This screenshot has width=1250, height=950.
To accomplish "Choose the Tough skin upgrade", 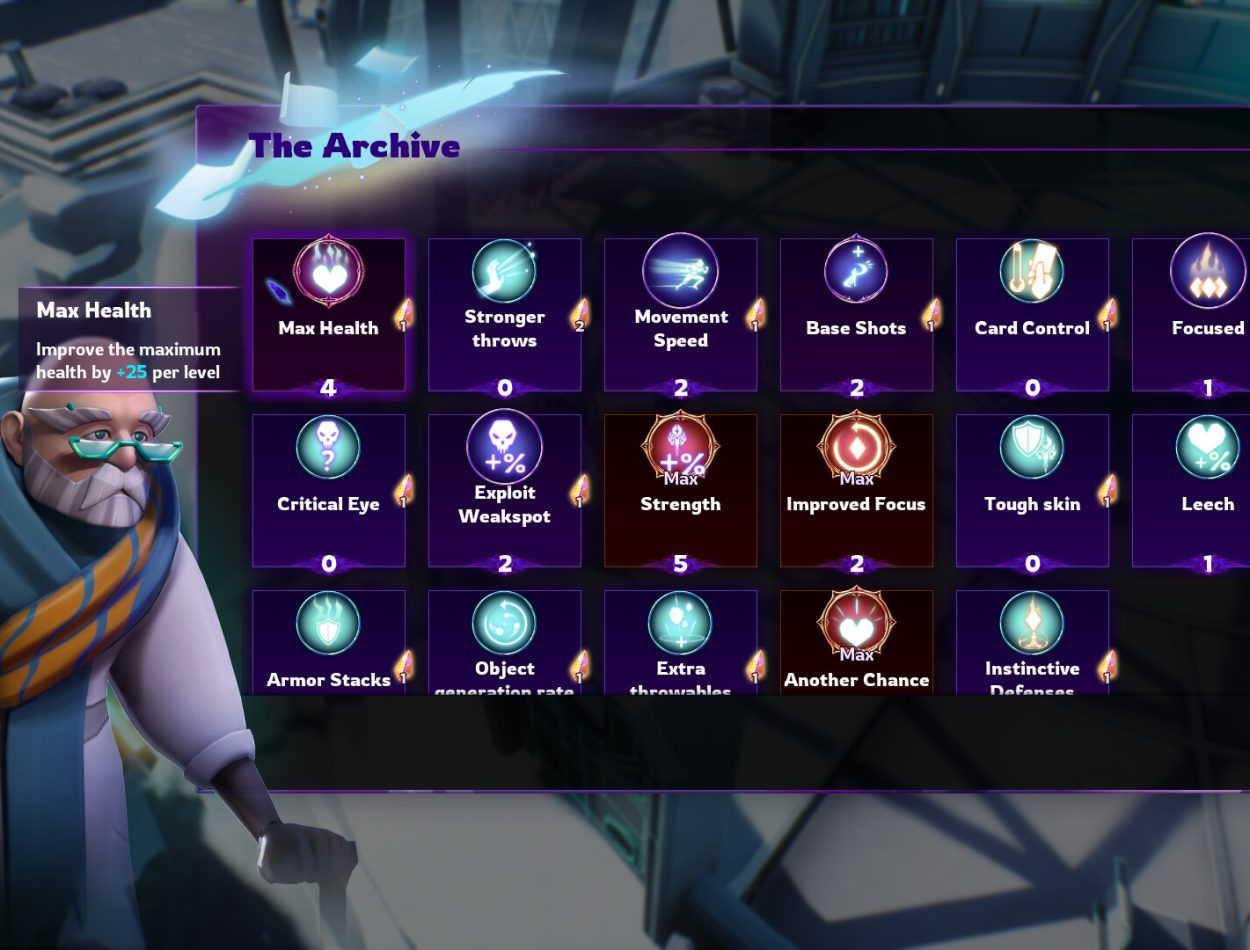I will [1032, 490].
